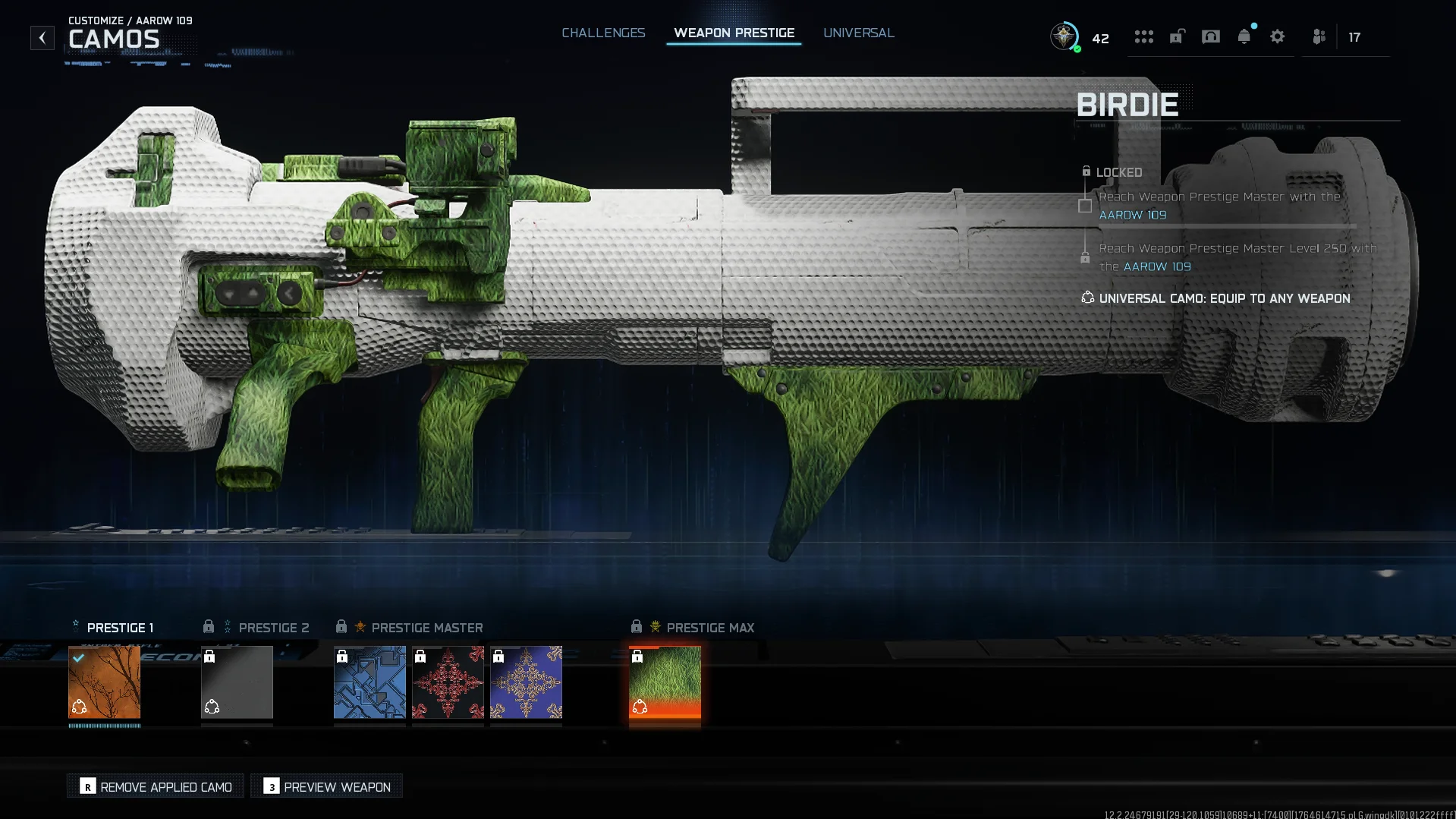Go back using the arrow button

click(x=42, y=37)
